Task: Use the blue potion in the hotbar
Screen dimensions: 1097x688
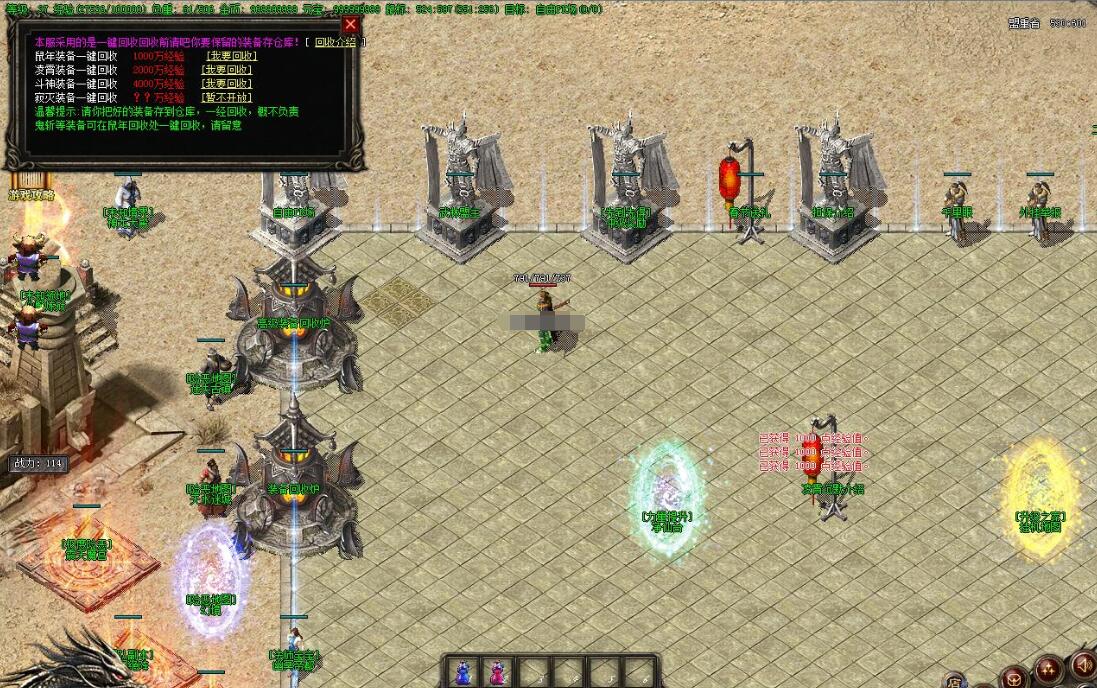Action: point(464,672)
